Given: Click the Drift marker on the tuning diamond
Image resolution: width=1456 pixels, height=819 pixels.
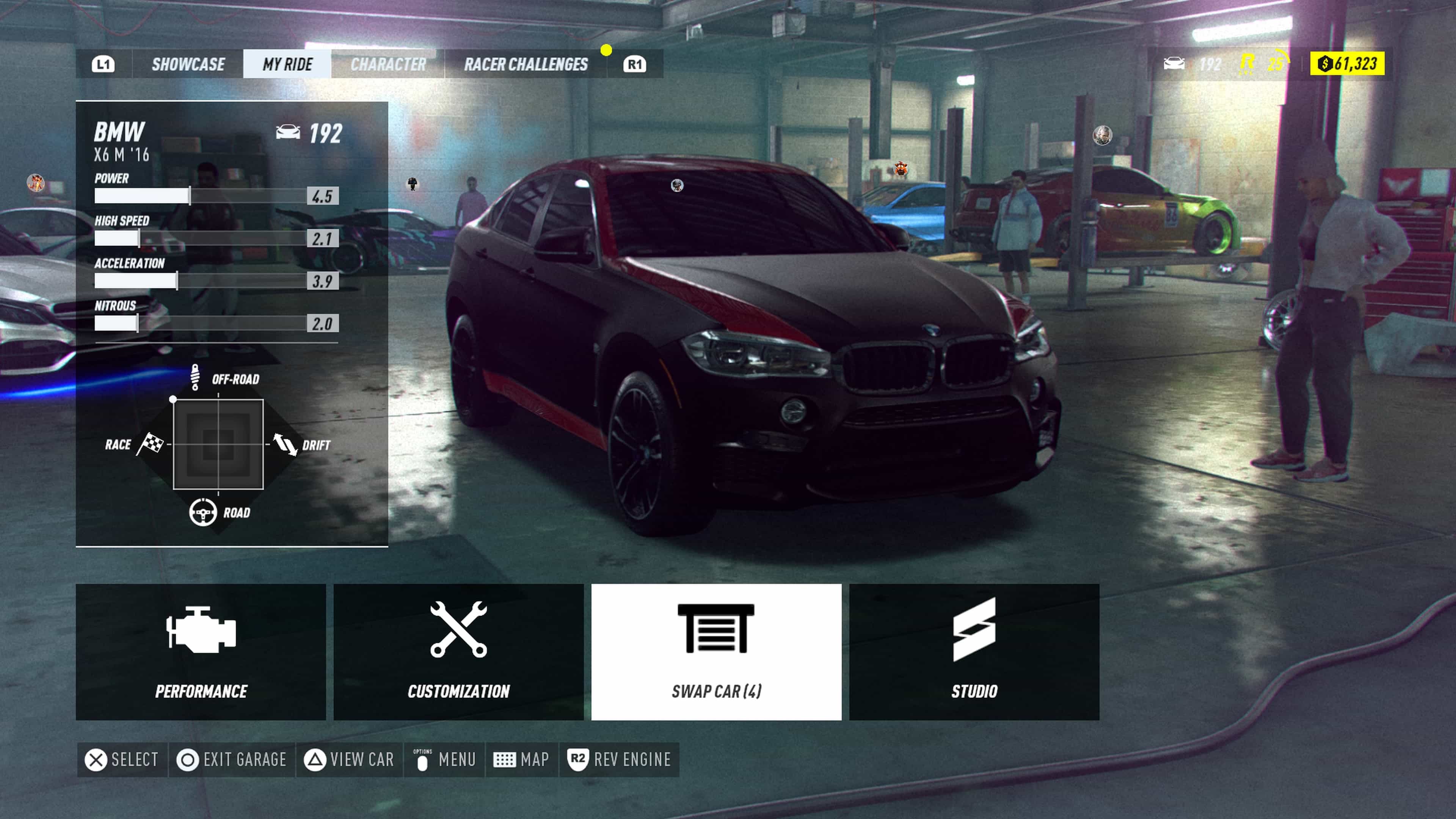Looking at the screenshot, I should 286,444.
